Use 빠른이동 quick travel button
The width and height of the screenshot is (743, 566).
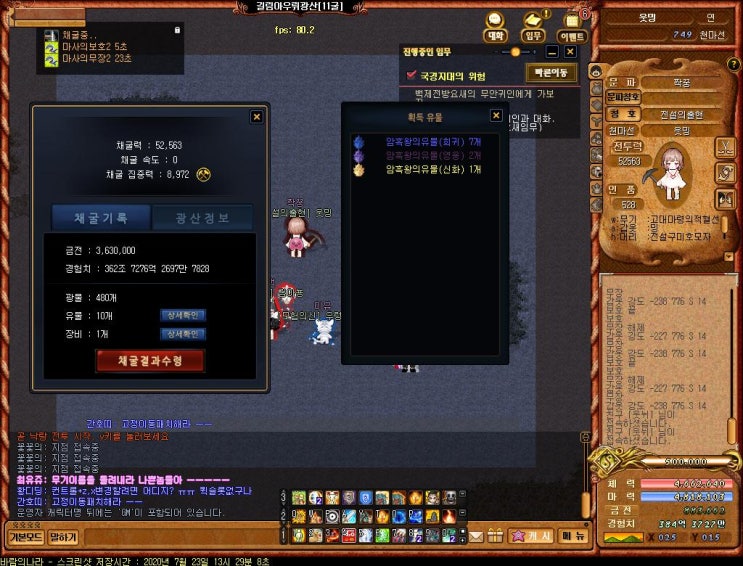click(551, 73)
